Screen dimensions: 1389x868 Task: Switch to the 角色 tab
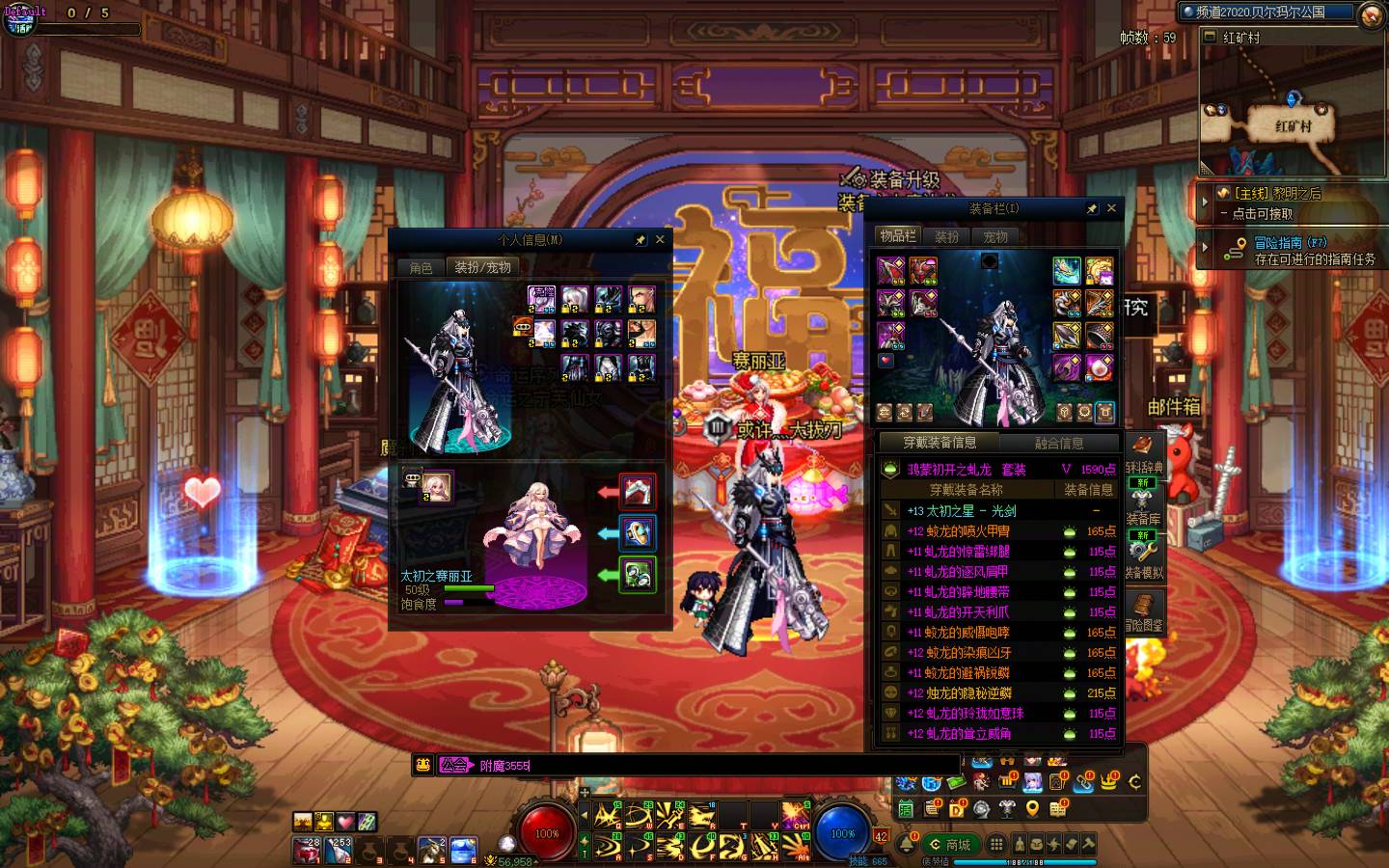(422, 268)
